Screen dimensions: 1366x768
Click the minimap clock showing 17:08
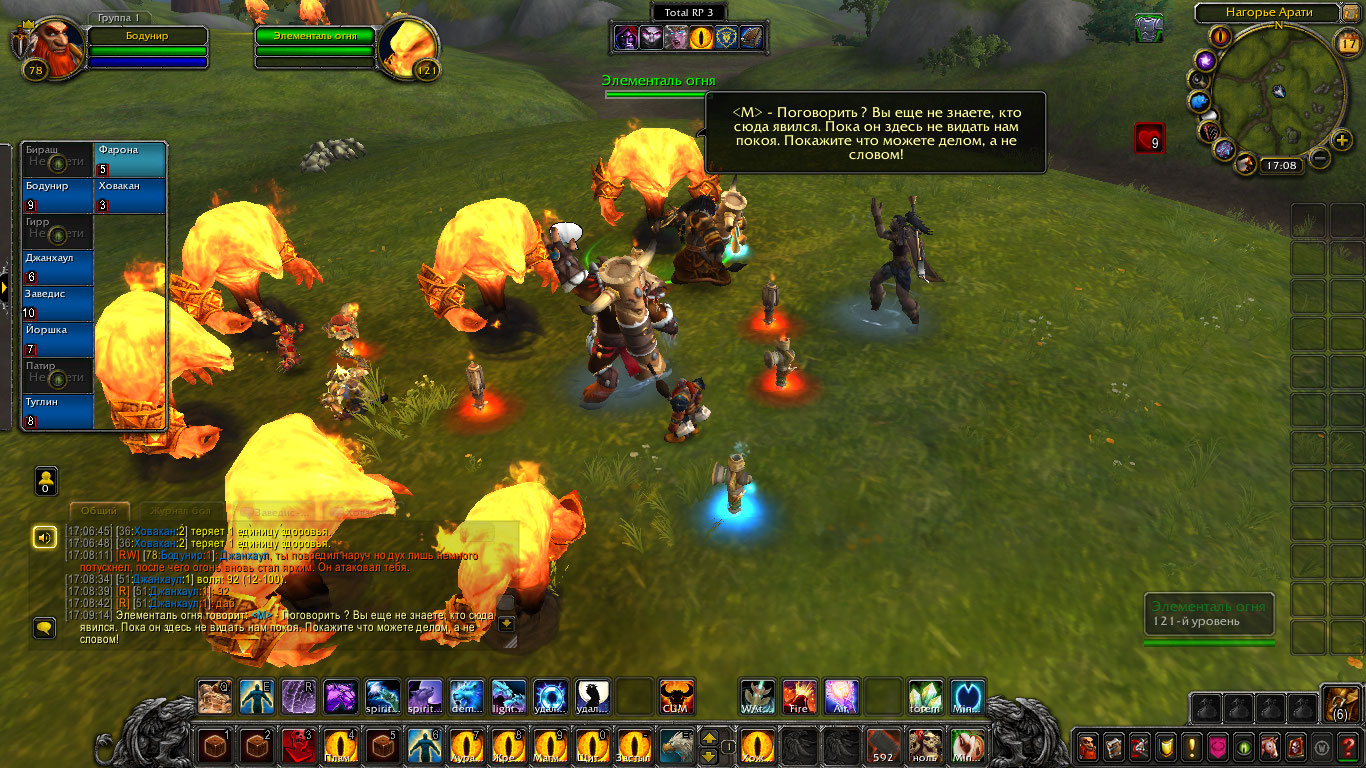(1279, 165)
